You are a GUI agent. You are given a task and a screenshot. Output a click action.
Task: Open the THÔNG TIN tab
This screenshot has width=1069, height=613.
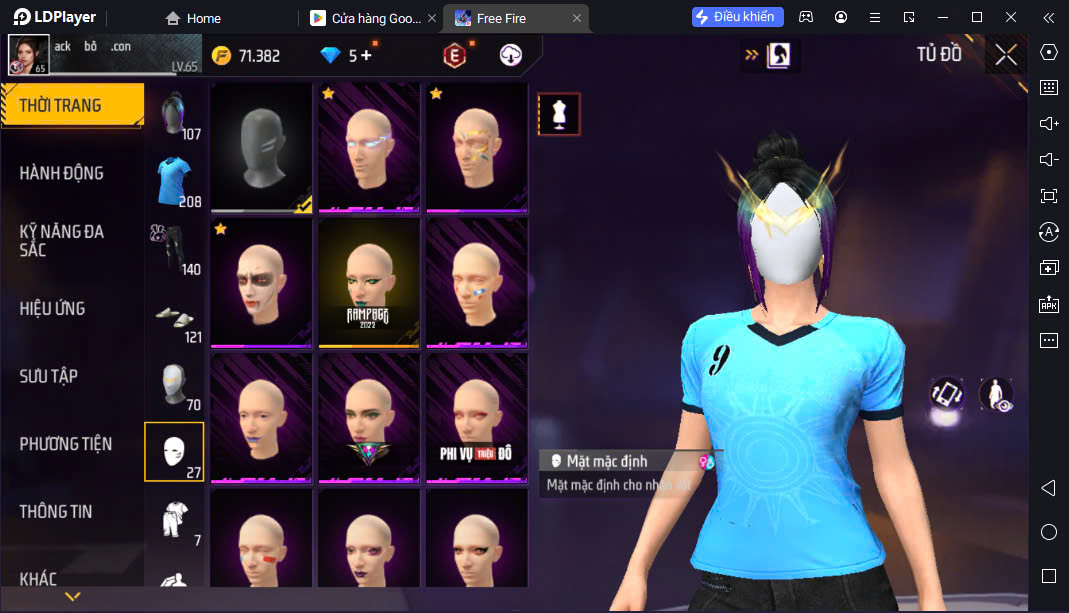[x=56, y=511]
